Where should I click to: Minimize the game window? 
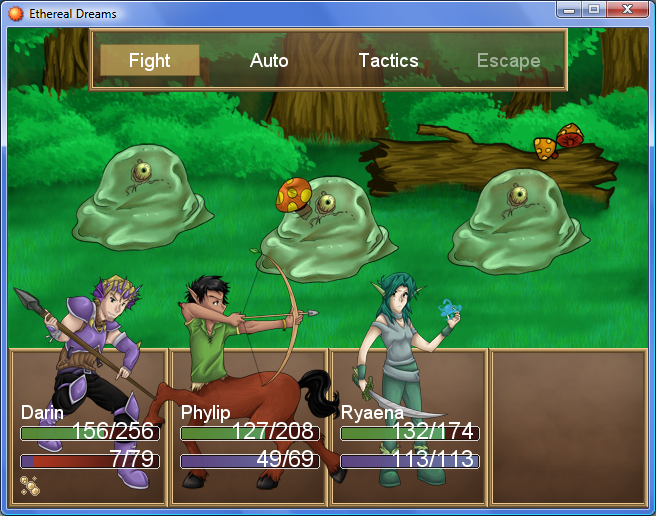(x=570, y=9)
